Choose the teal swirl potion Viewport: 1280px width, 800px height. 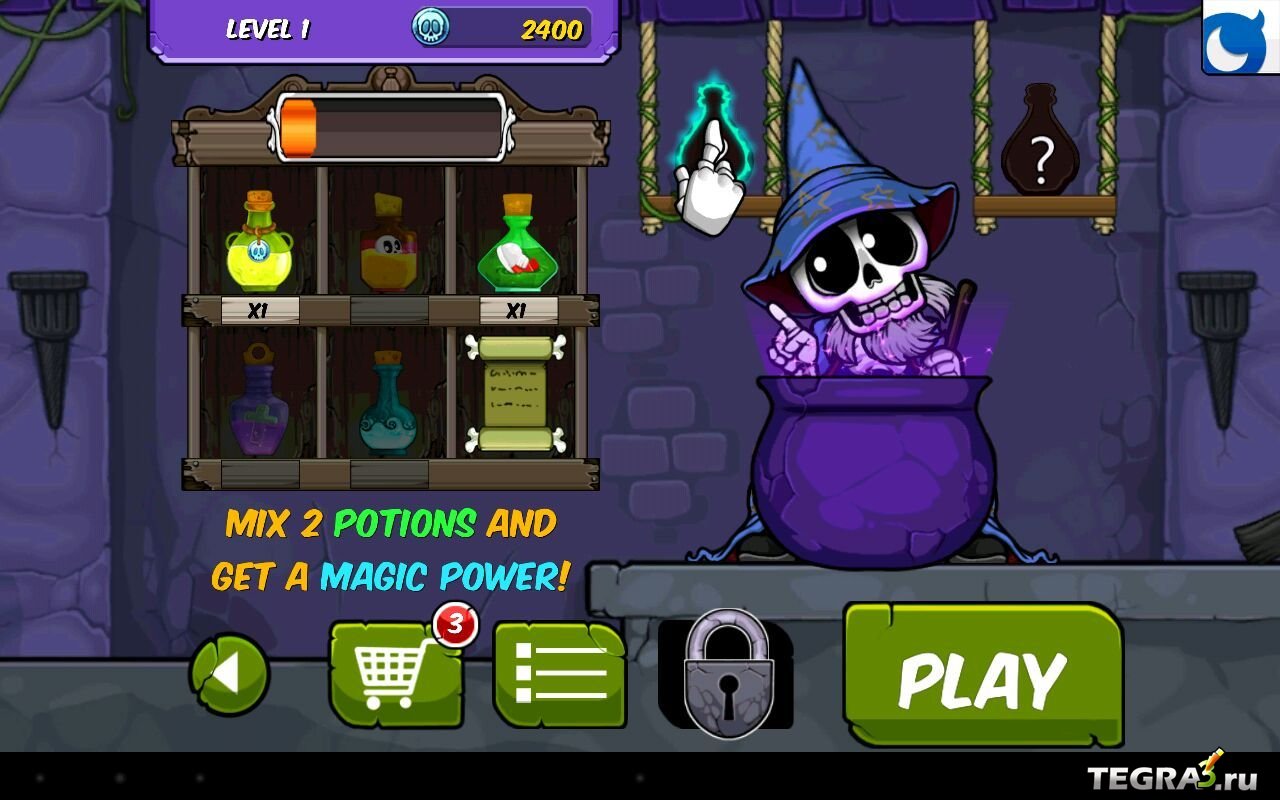pos(388,405)
